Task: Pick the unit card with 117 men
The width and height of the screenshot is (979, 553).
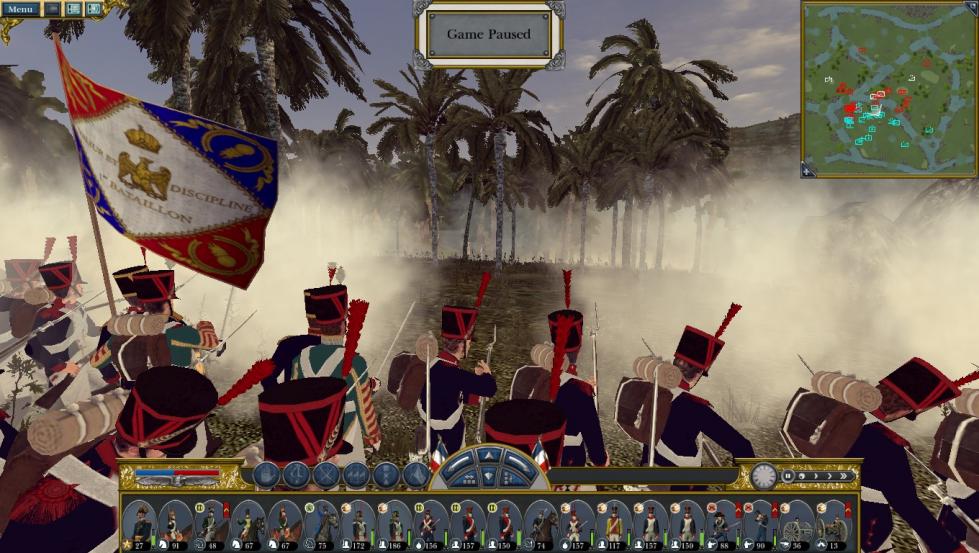Action: point(614,522)
